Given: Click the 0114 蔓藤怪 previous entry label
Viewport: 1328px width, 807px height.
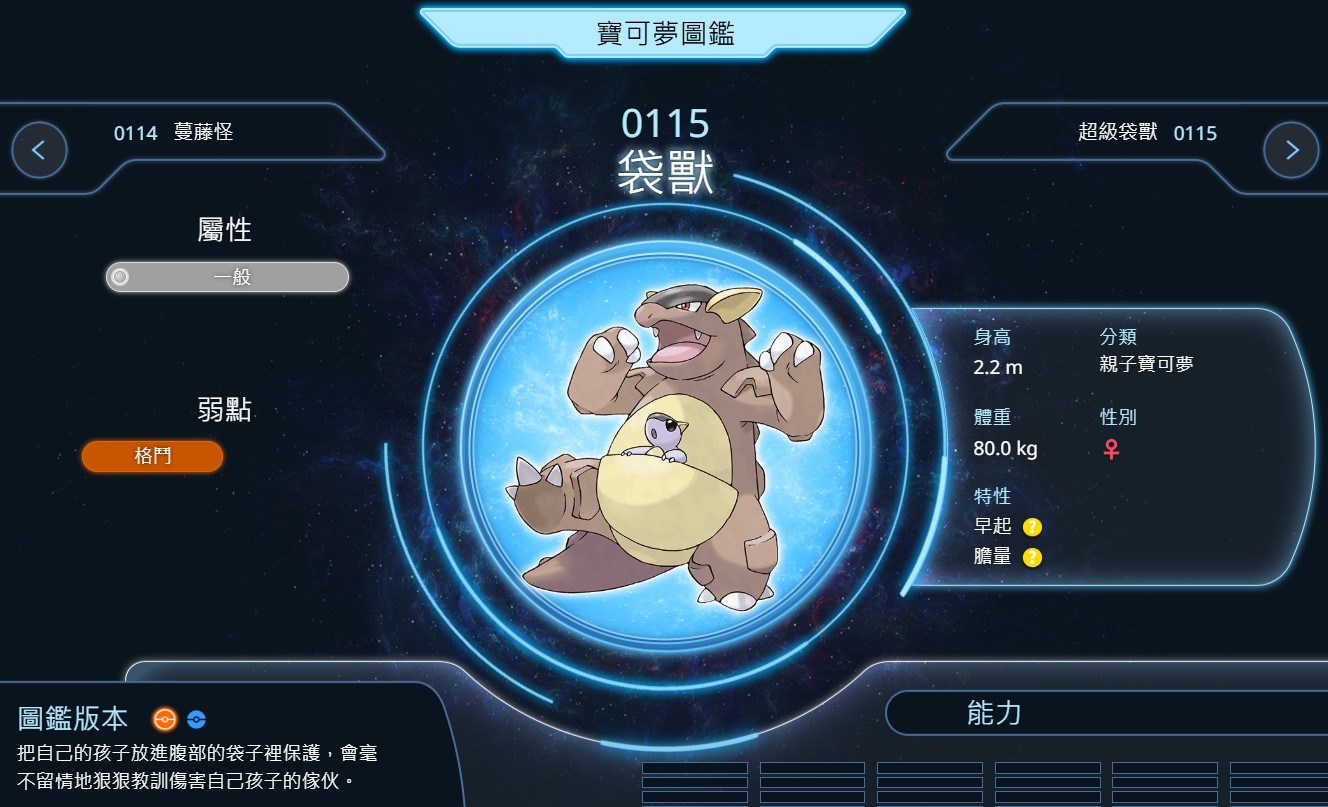Looking at the screenshot, I should [173, 132].
